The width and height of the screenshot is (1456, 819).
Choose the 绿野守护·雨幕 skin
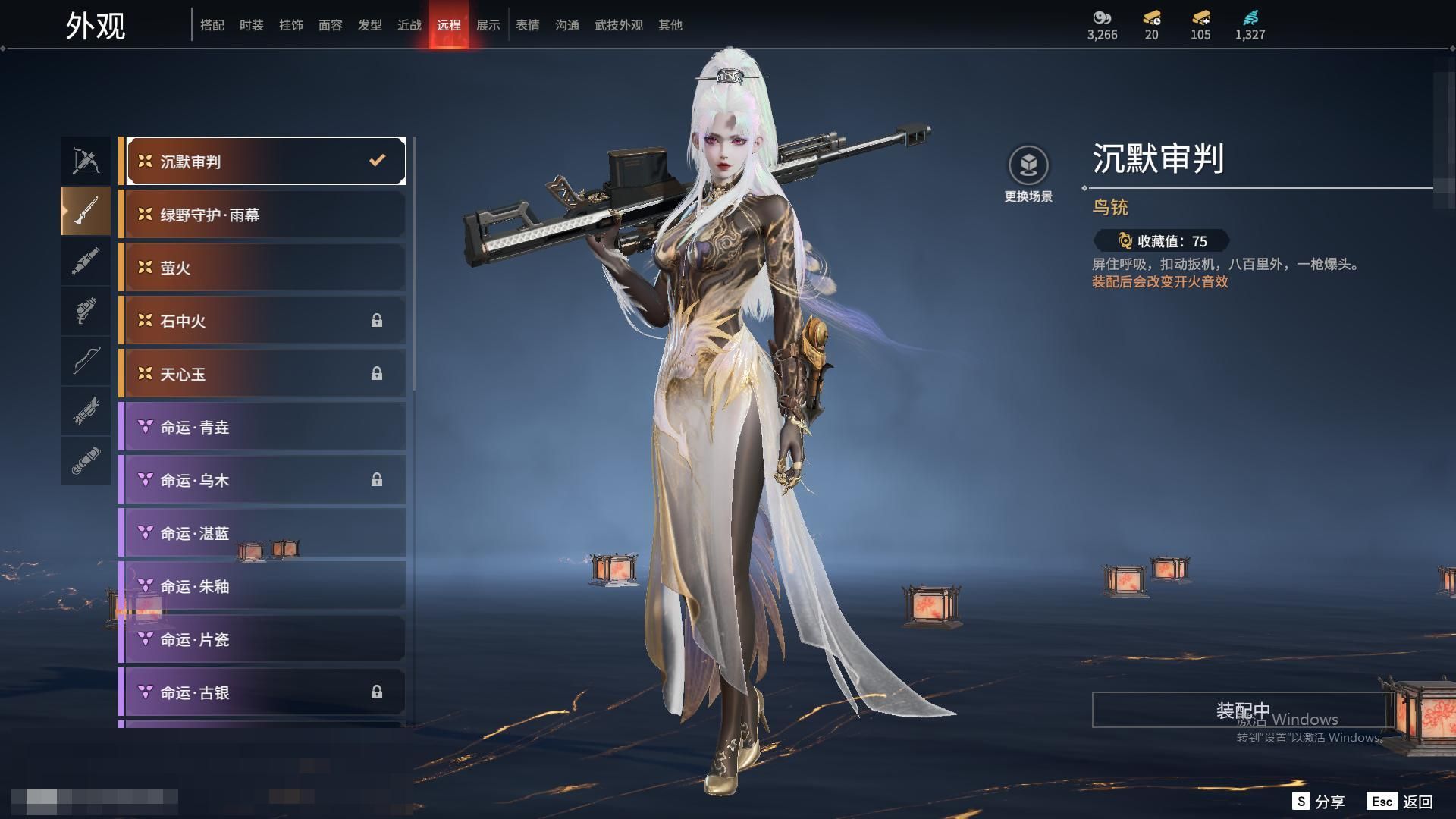click(262, 215)
